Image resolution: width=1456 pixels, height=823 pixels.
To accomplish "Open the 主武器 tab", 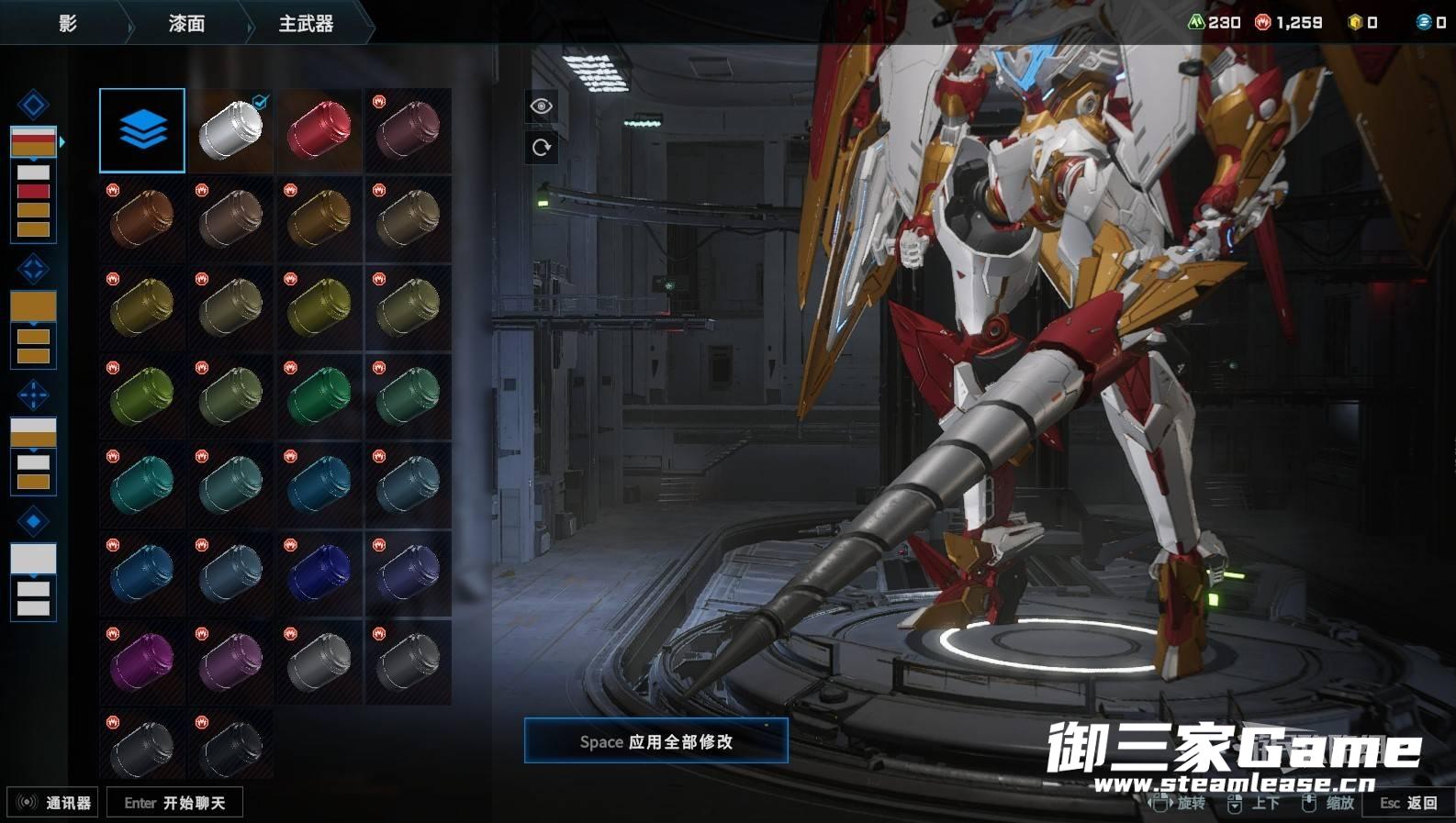I will [x=306, y=24].
